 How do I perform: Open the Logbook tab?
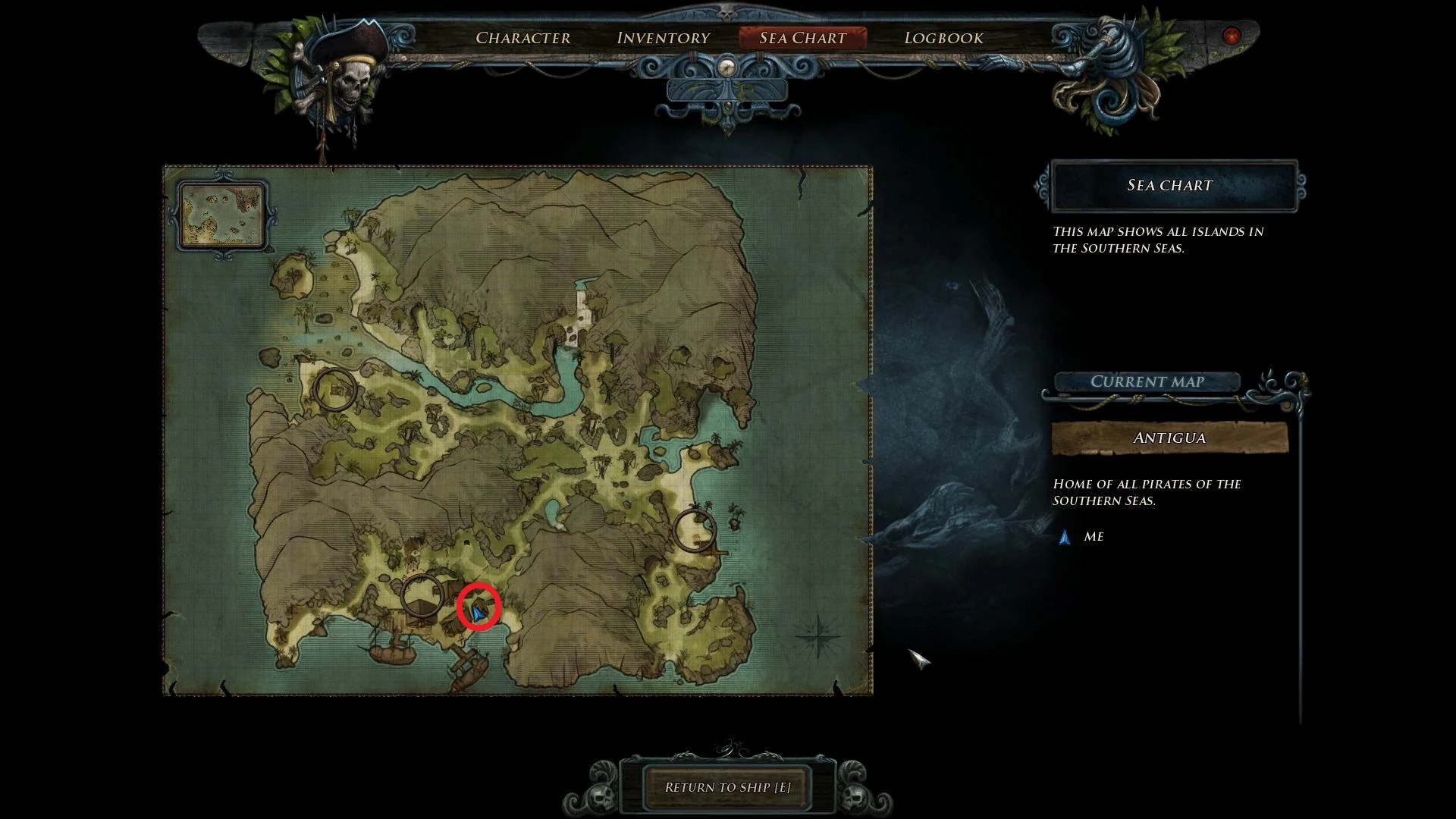pyautogui.click(x=943, y=38)
